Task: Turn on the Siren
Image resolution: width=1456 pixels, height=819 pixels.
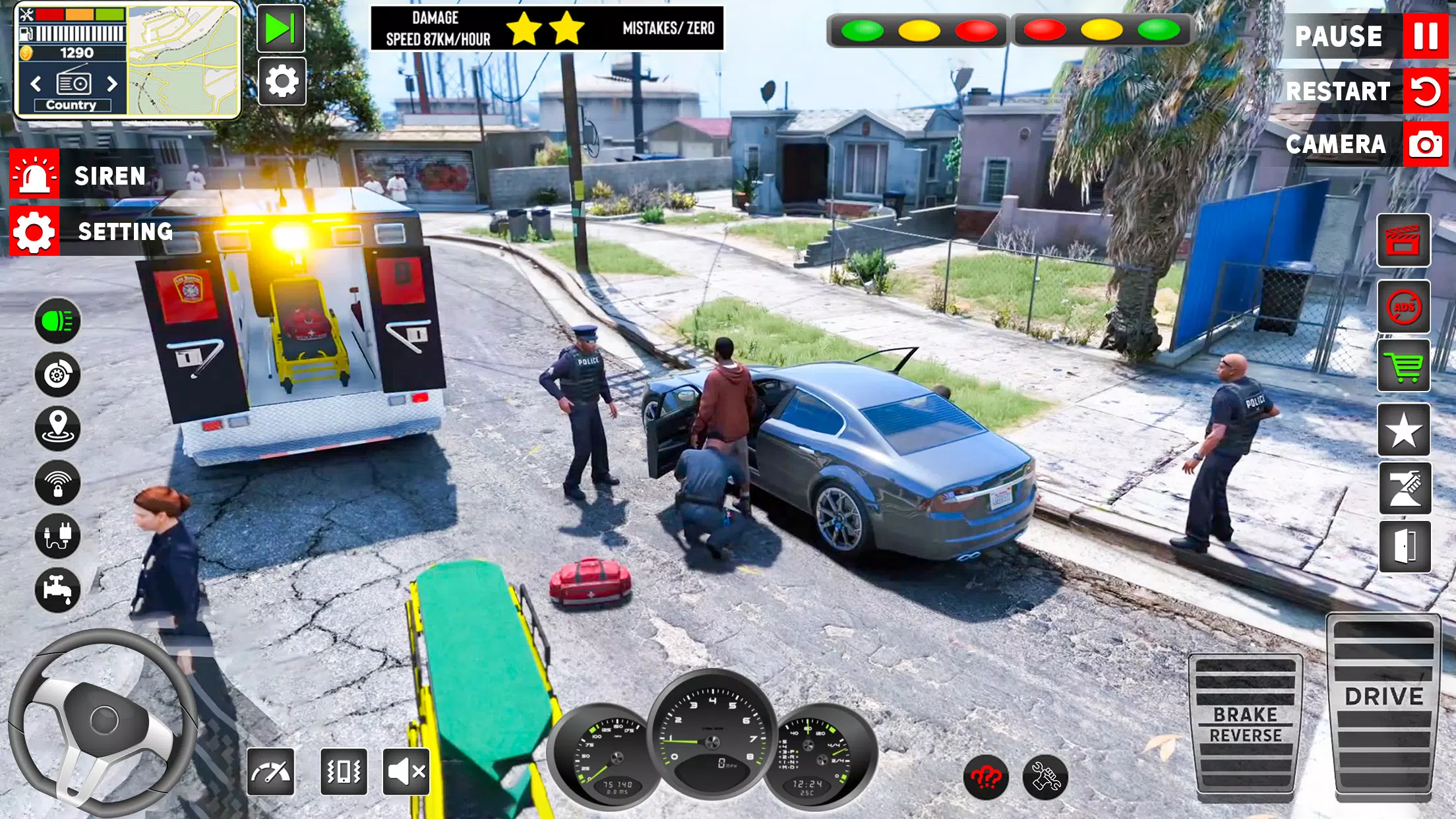Action: coord(35,175)
